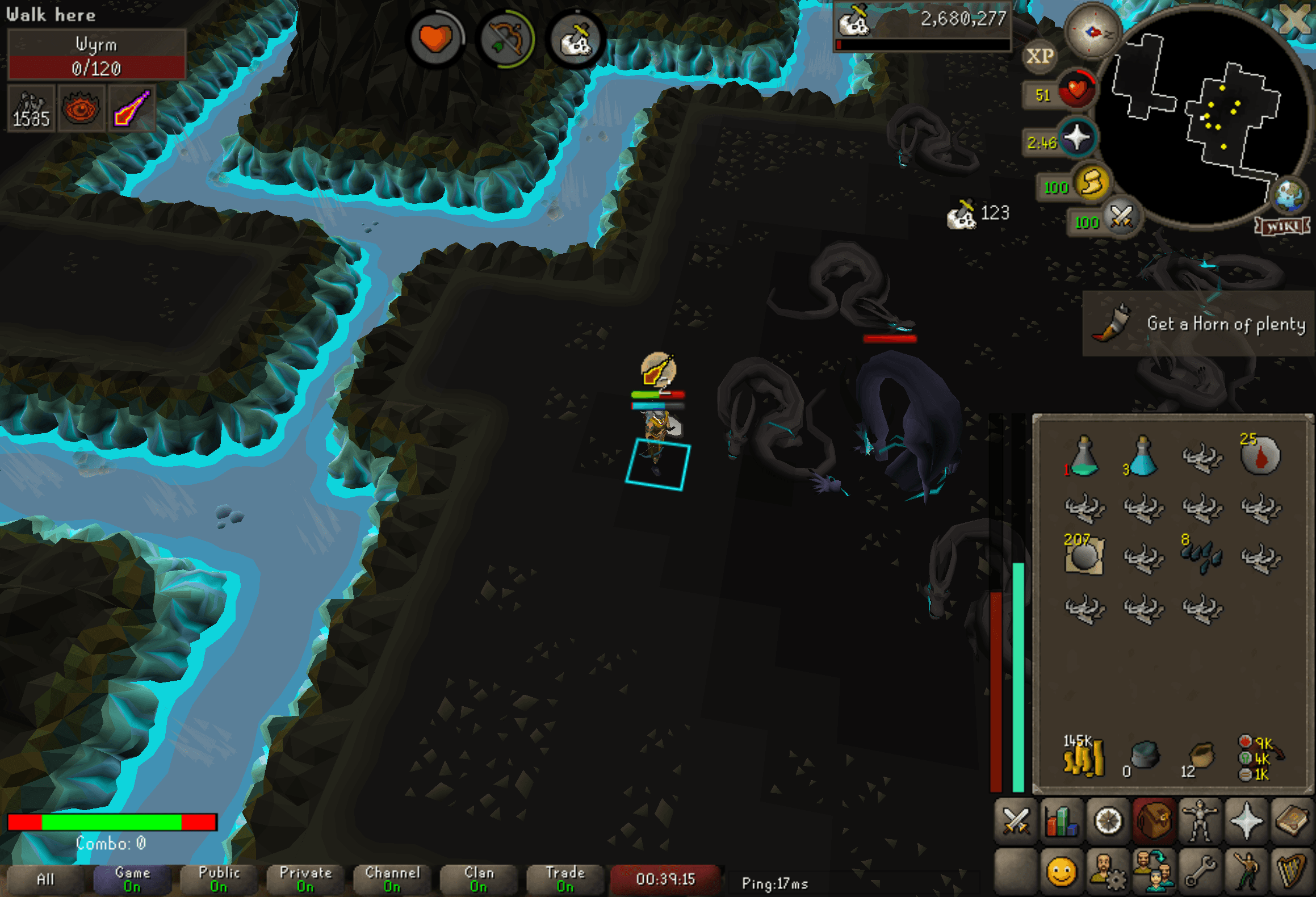Switch to the Trade chat filter
Screen dimensions: 1316x897
pyautogui.click(x=565, y=879)
